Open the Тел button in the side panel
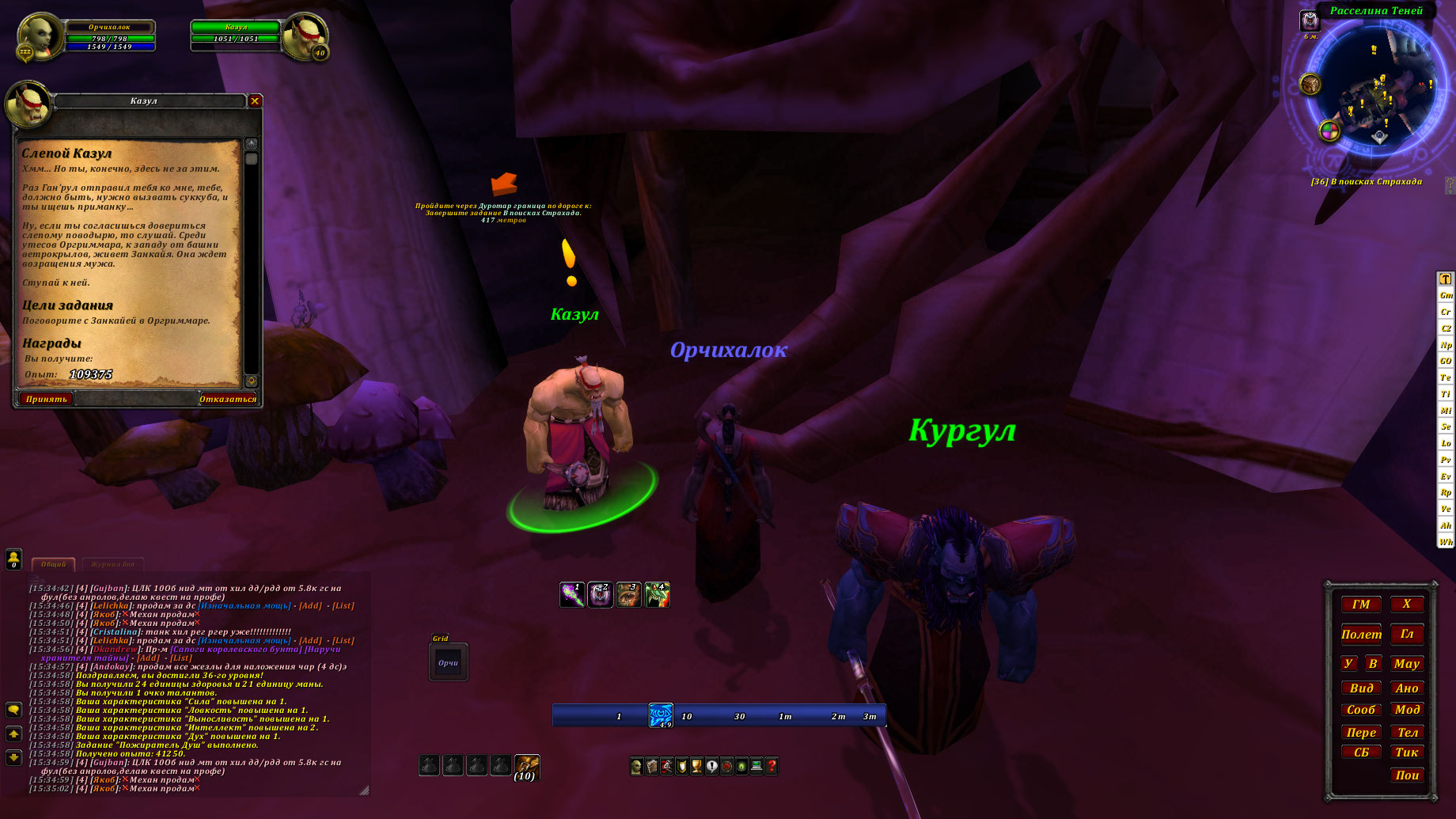Screen dimensions: 1456x819 point(1407,732)
